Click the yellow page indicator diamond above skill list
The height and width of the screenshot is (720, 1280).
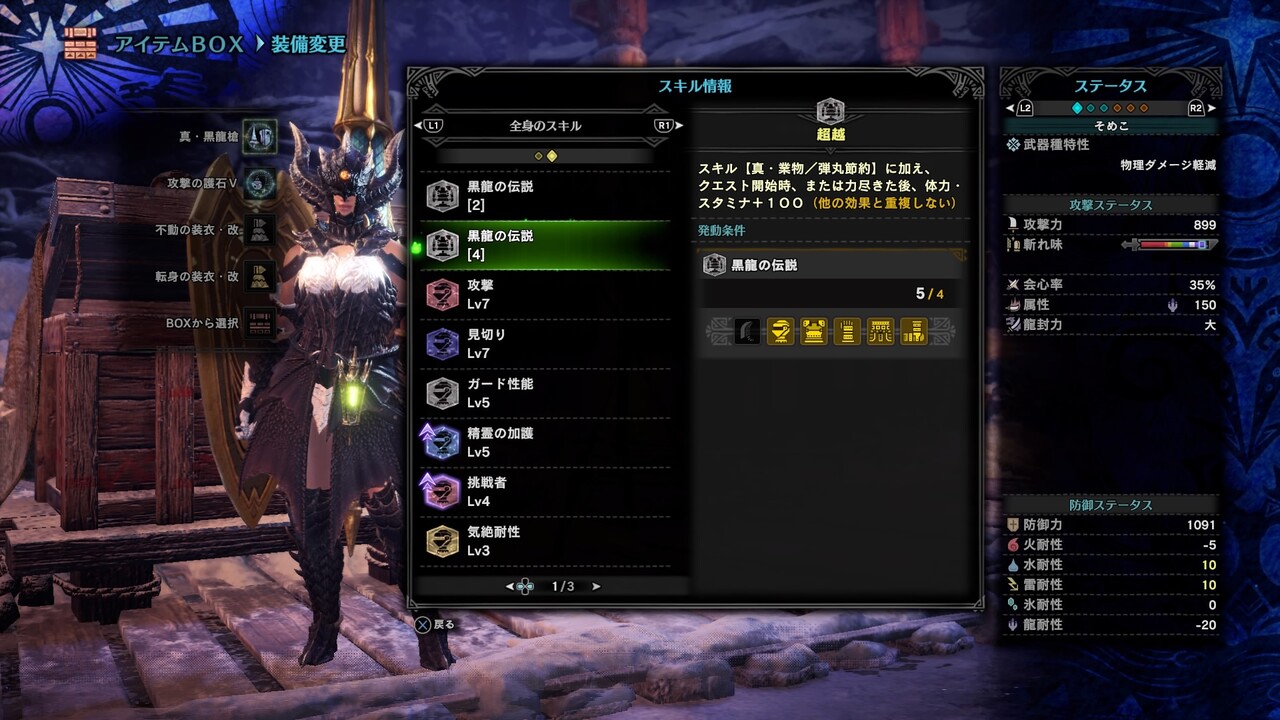tap(553, 156)
